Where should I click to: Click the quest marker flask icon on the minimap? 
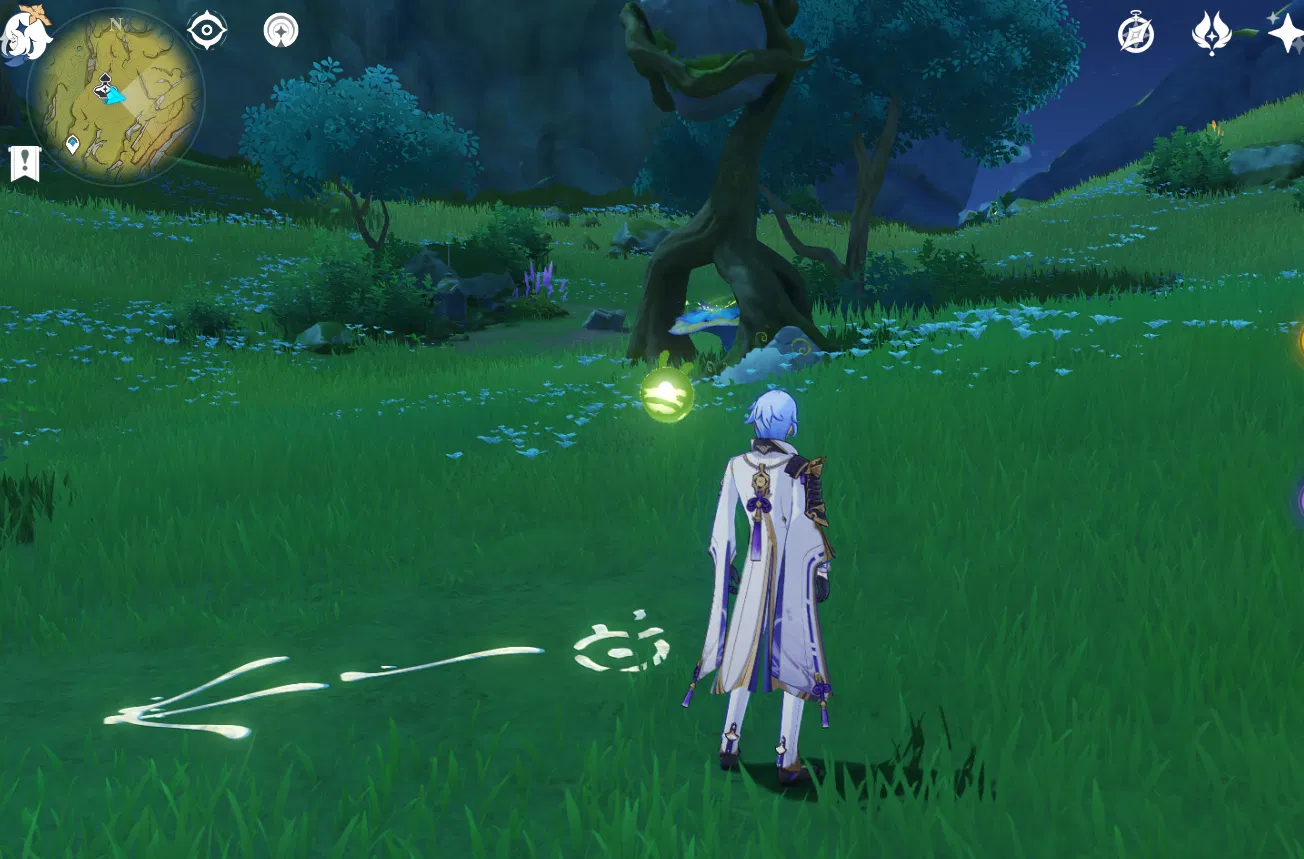[x=103, y=87]
